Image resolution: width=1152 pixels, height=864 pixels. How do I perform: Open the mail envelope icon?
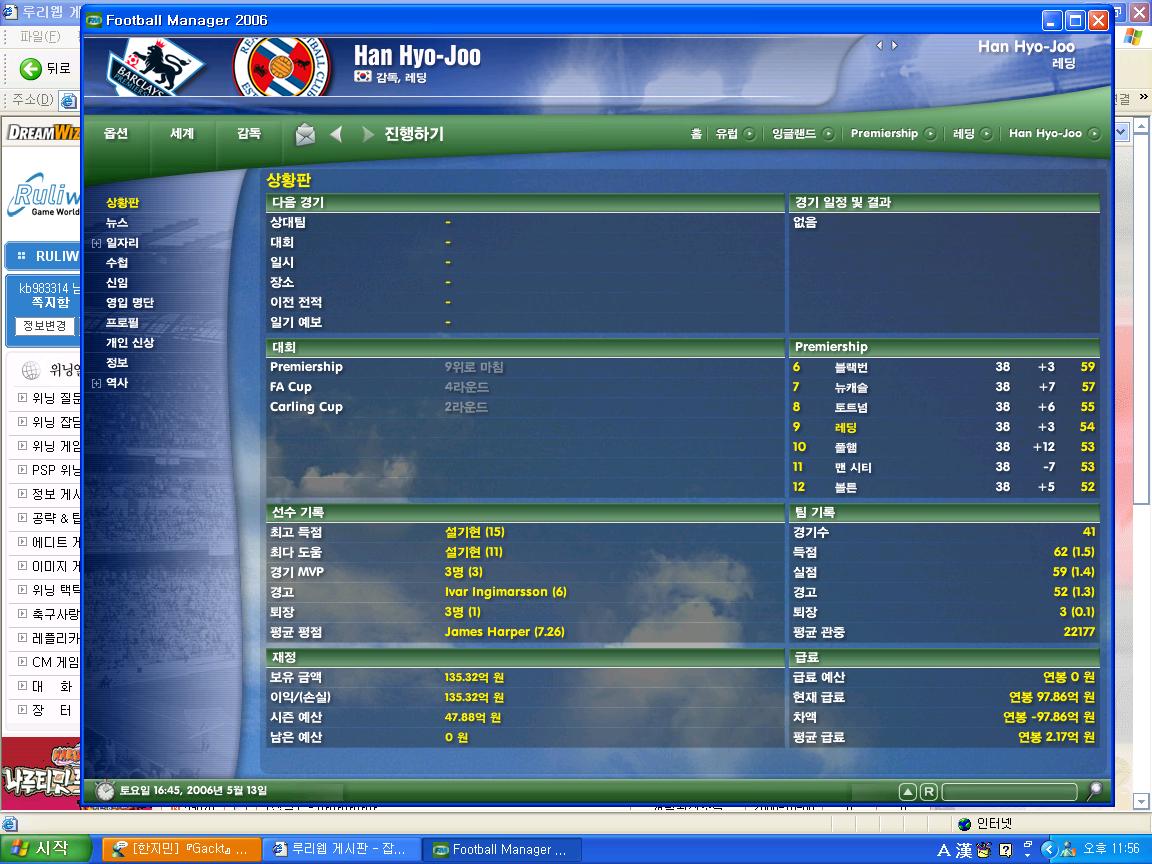pos(305,134)
